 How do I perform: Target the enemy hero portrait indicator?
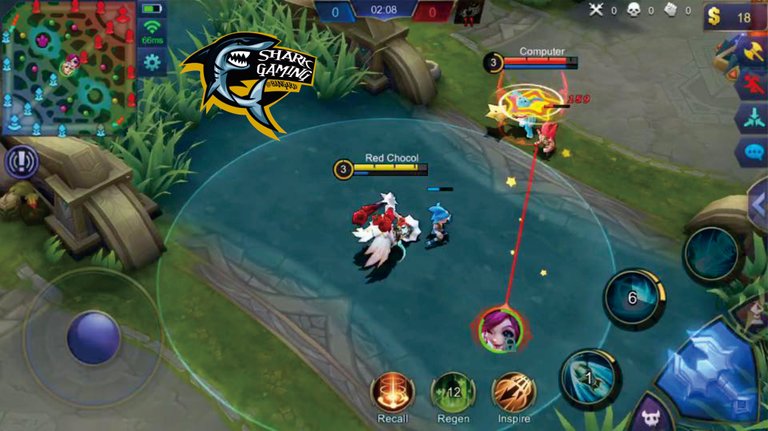pyautogui.click(x=498, y=330)
